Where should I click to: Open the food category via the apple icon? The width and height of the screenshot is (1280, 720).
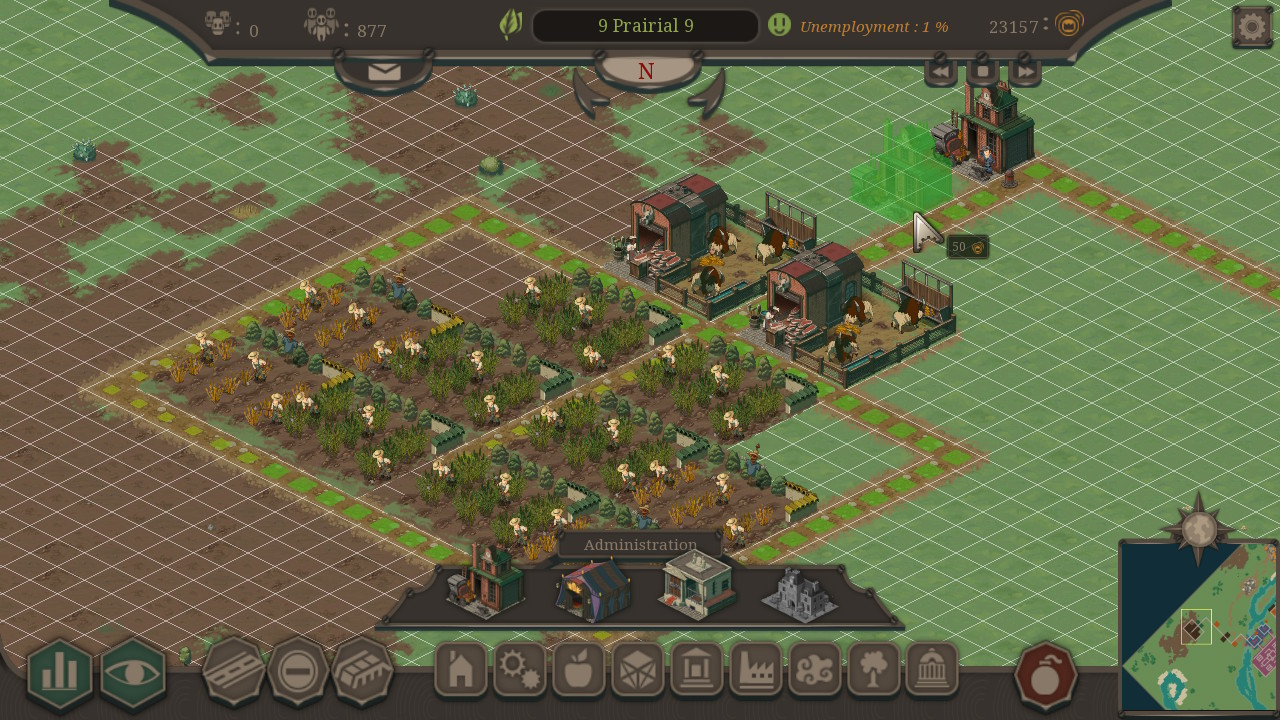579,672
